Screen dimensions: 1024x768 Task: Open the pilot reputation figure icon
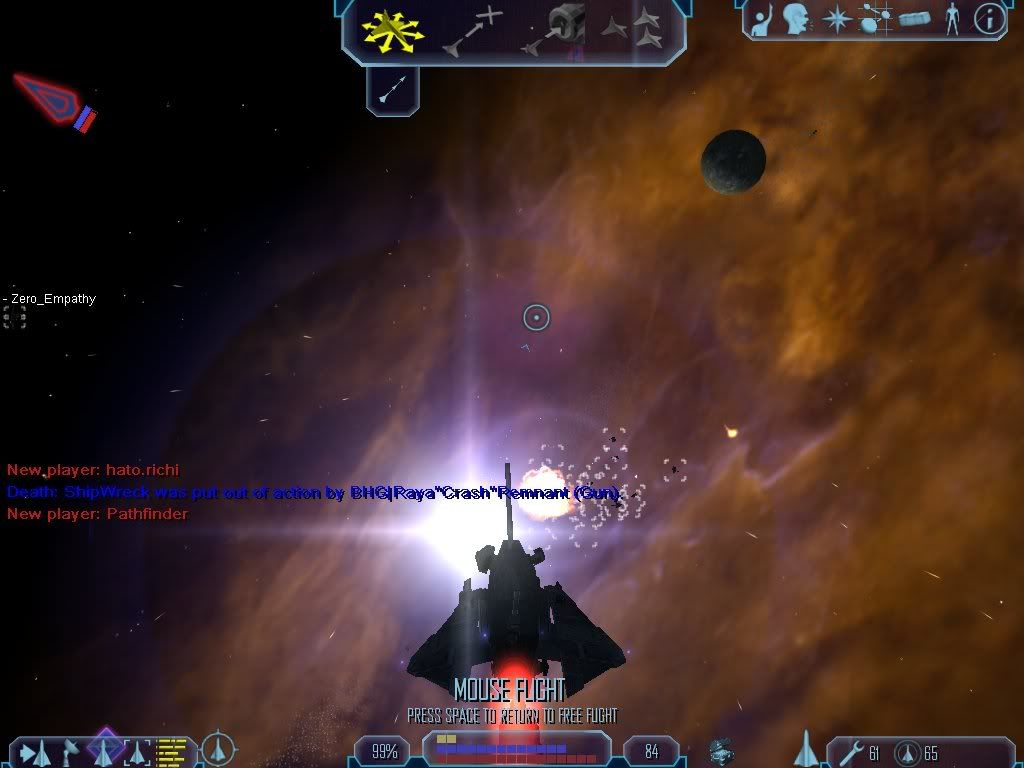[x=951, y=18]
